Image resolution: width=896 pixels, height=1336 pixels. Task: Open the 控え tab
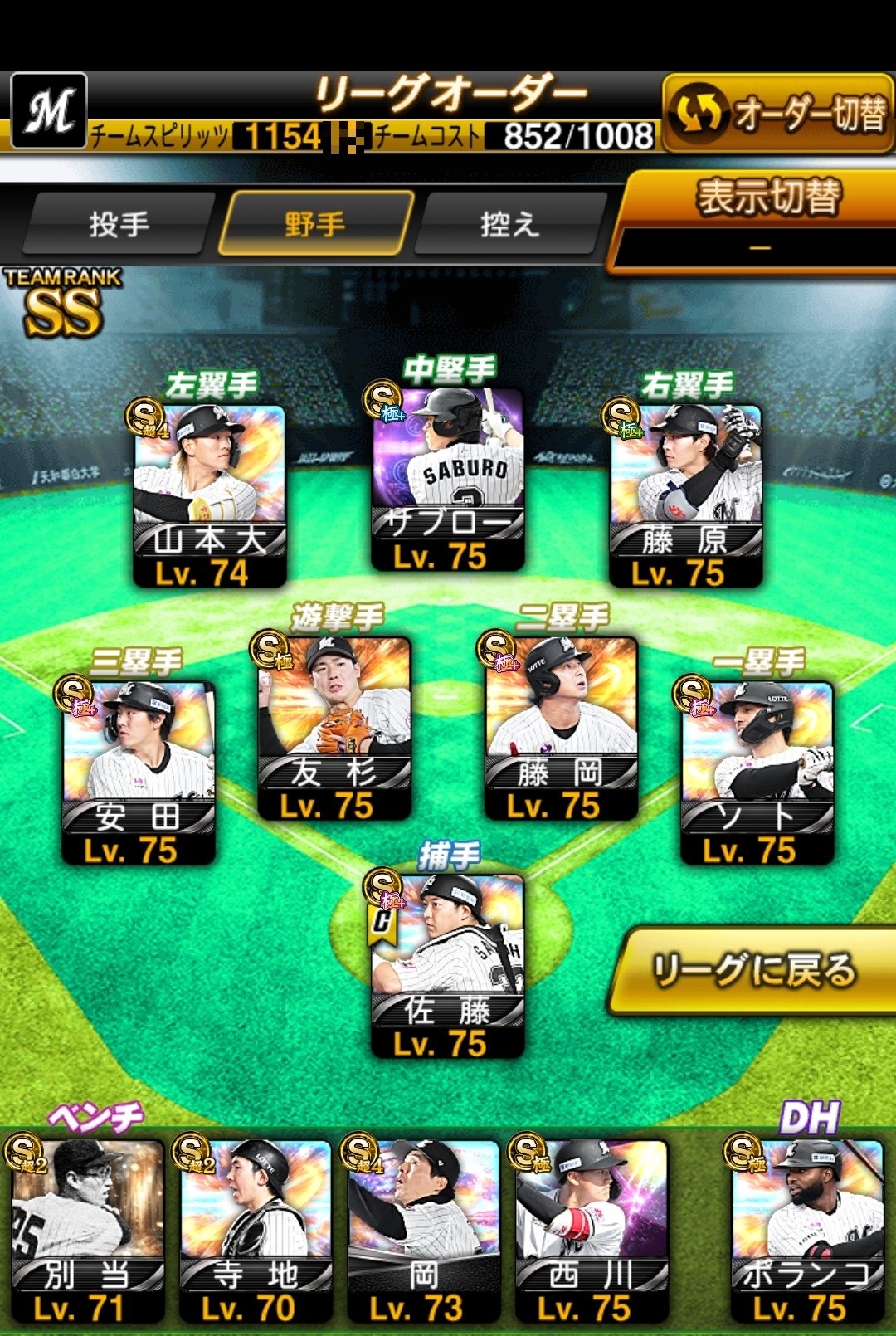[509, 224]
